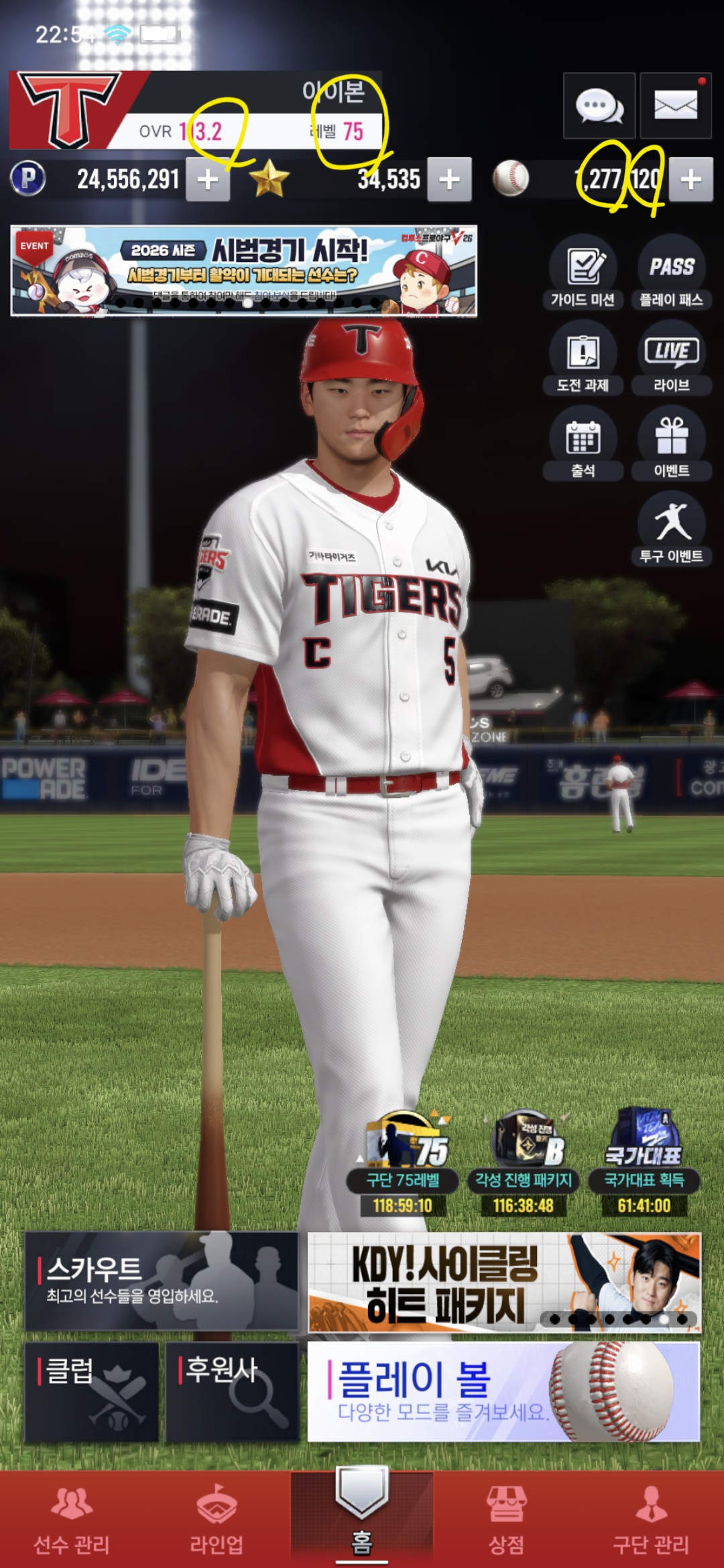Open the 시범경기 시작 event banner
This screenshot has height=1568, width=724.
pyautogui.click(x=243, y=271)
